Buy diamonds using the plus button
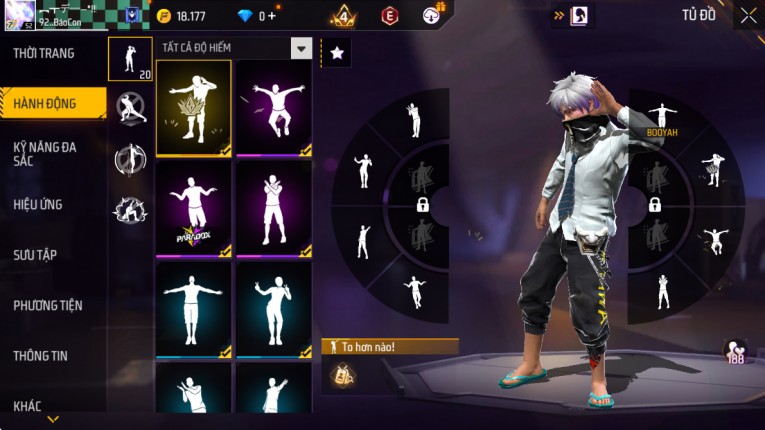This screenshot has height=430, width=765. click(273, 16)
